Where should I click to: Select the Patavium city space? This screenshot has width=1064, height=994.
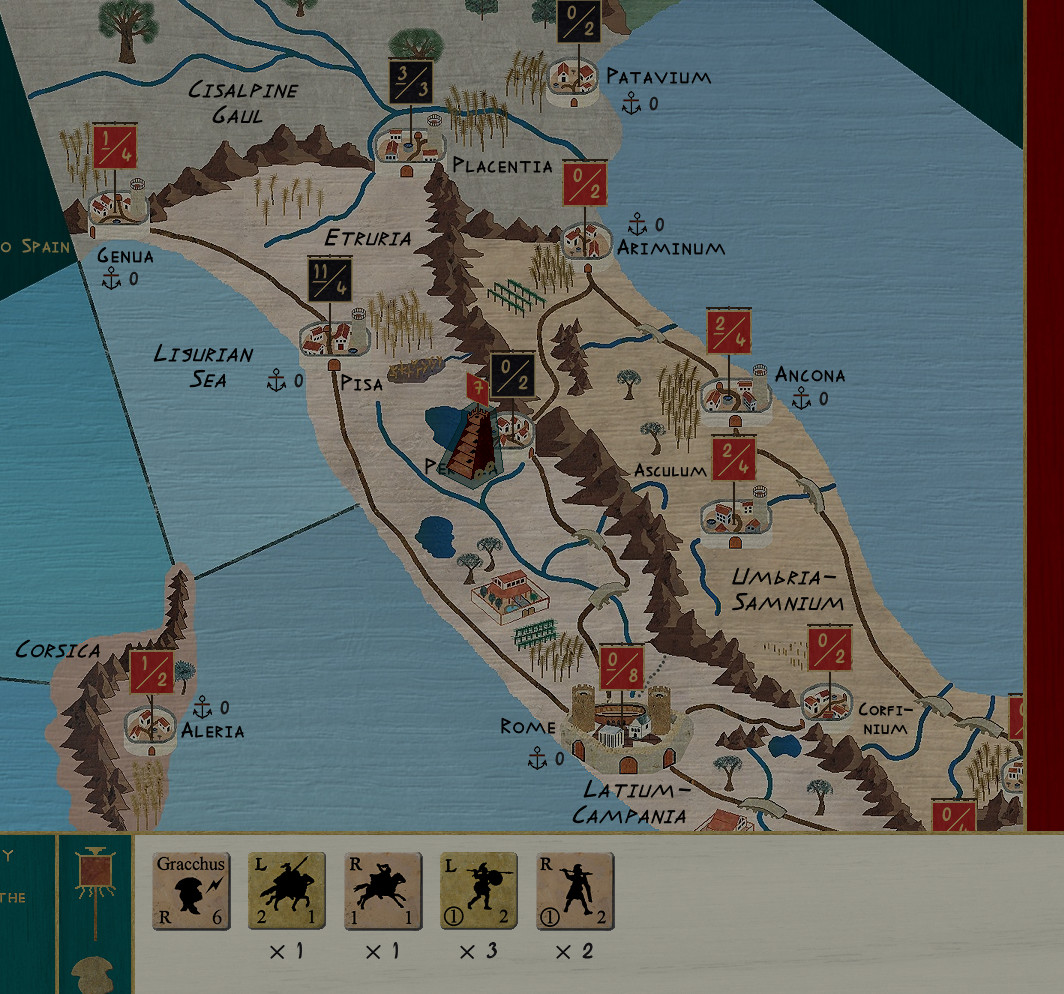(574, 80)
